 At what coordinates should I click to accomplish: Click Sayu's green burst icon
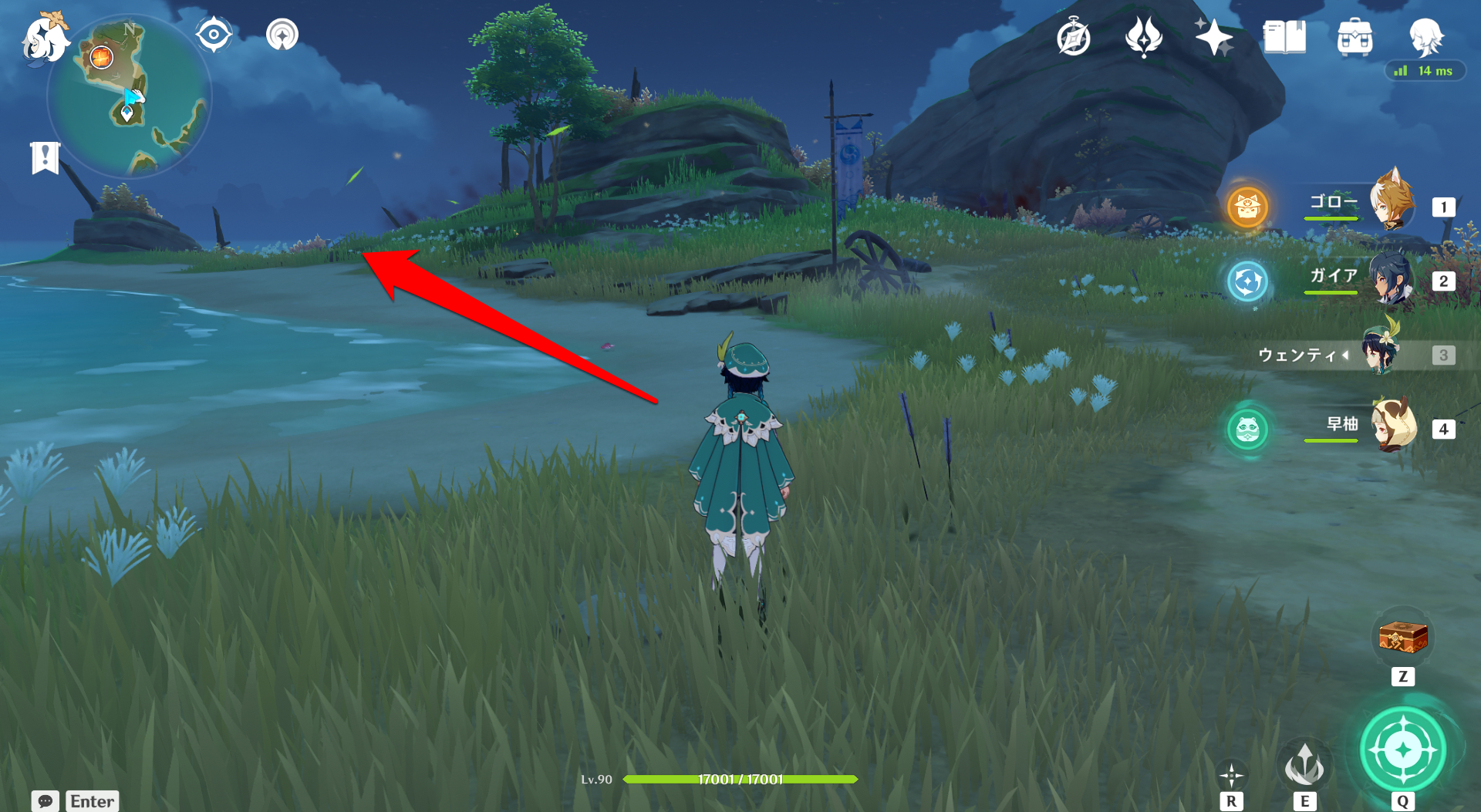click(x=1247, y=430)
